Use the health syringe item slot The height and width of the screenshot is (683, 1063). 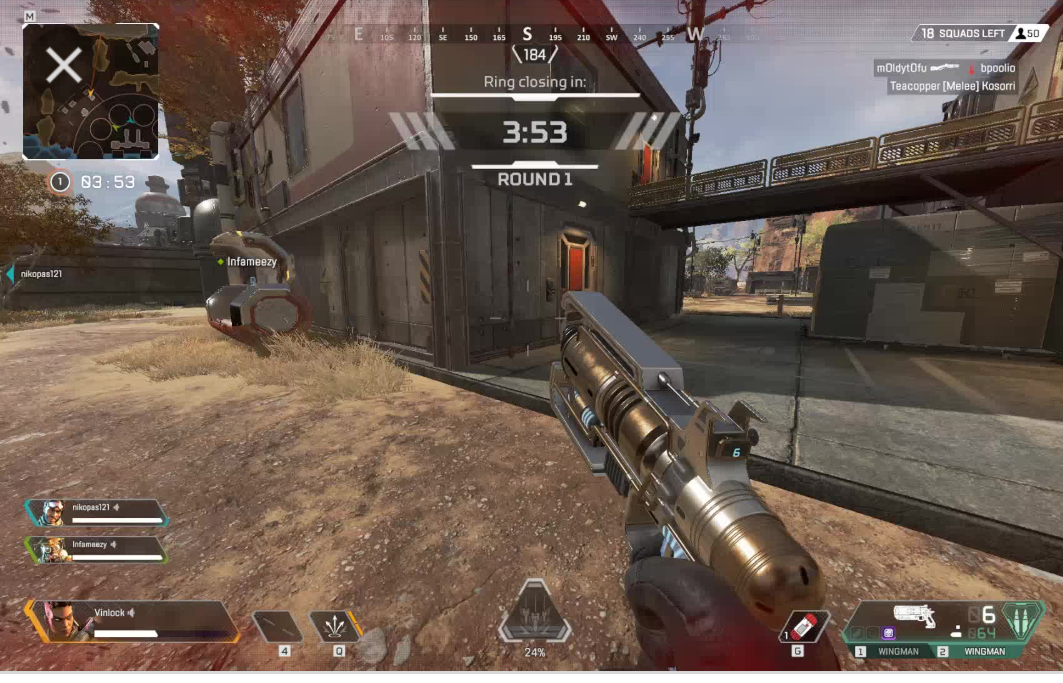point(805,627)
